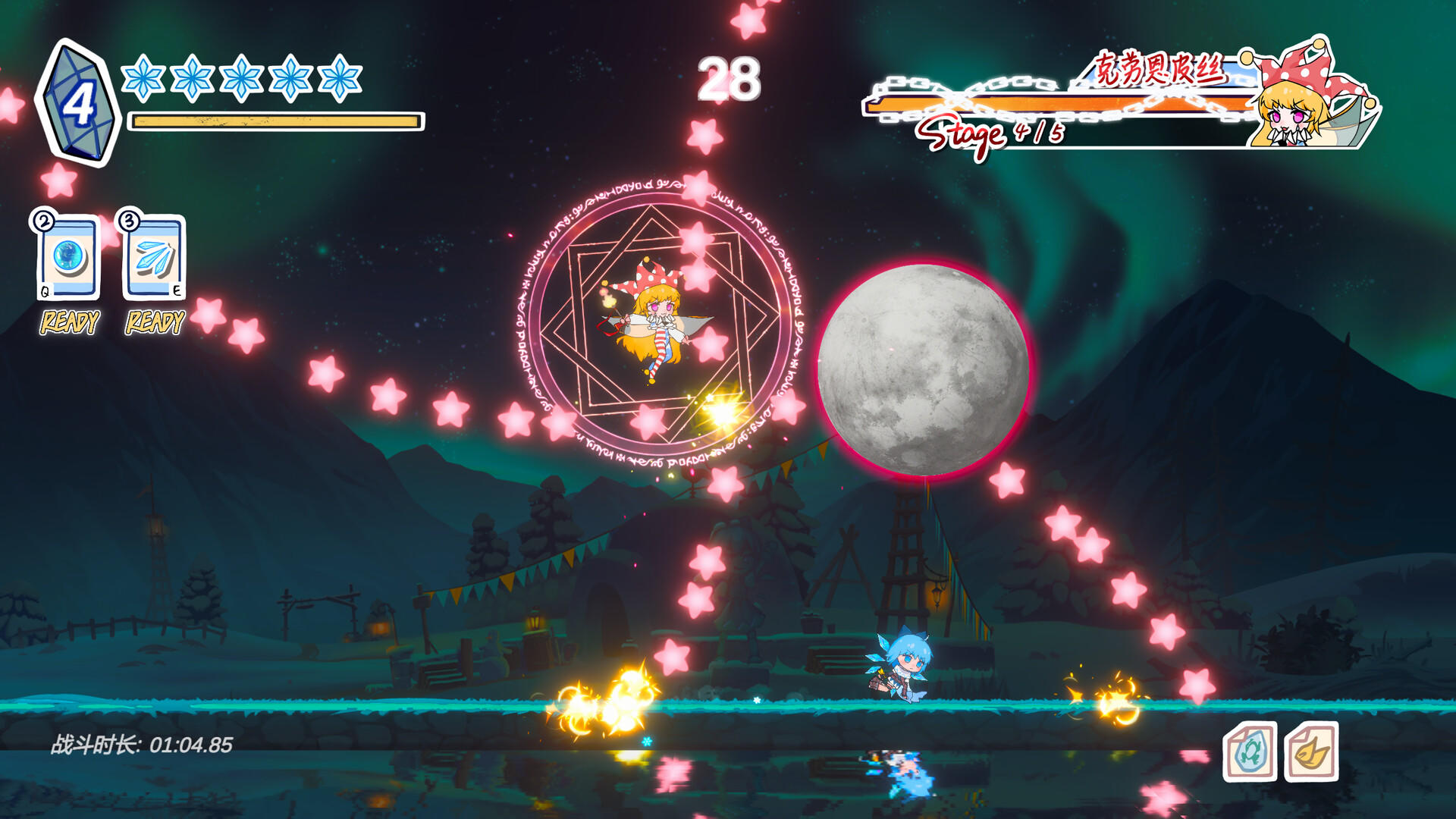
Task: Click the boss name 克劳恩皮丝 banner
Action: pyautogui.click(x=1160, y=68)
